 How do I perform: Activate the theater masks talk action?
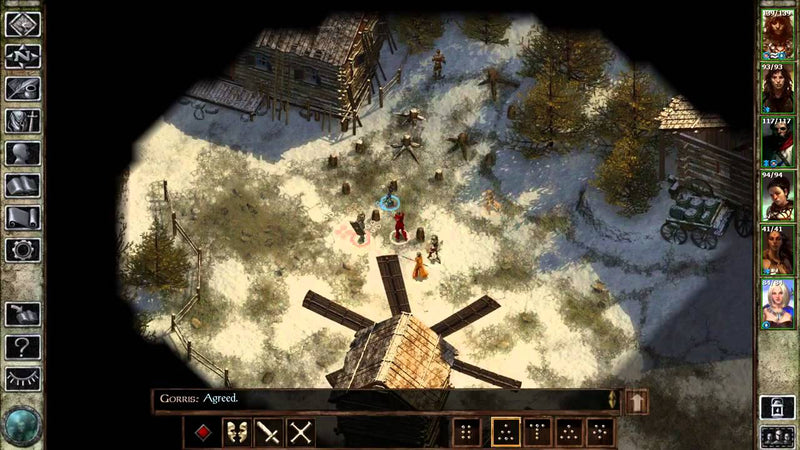(x=237, y=432)
